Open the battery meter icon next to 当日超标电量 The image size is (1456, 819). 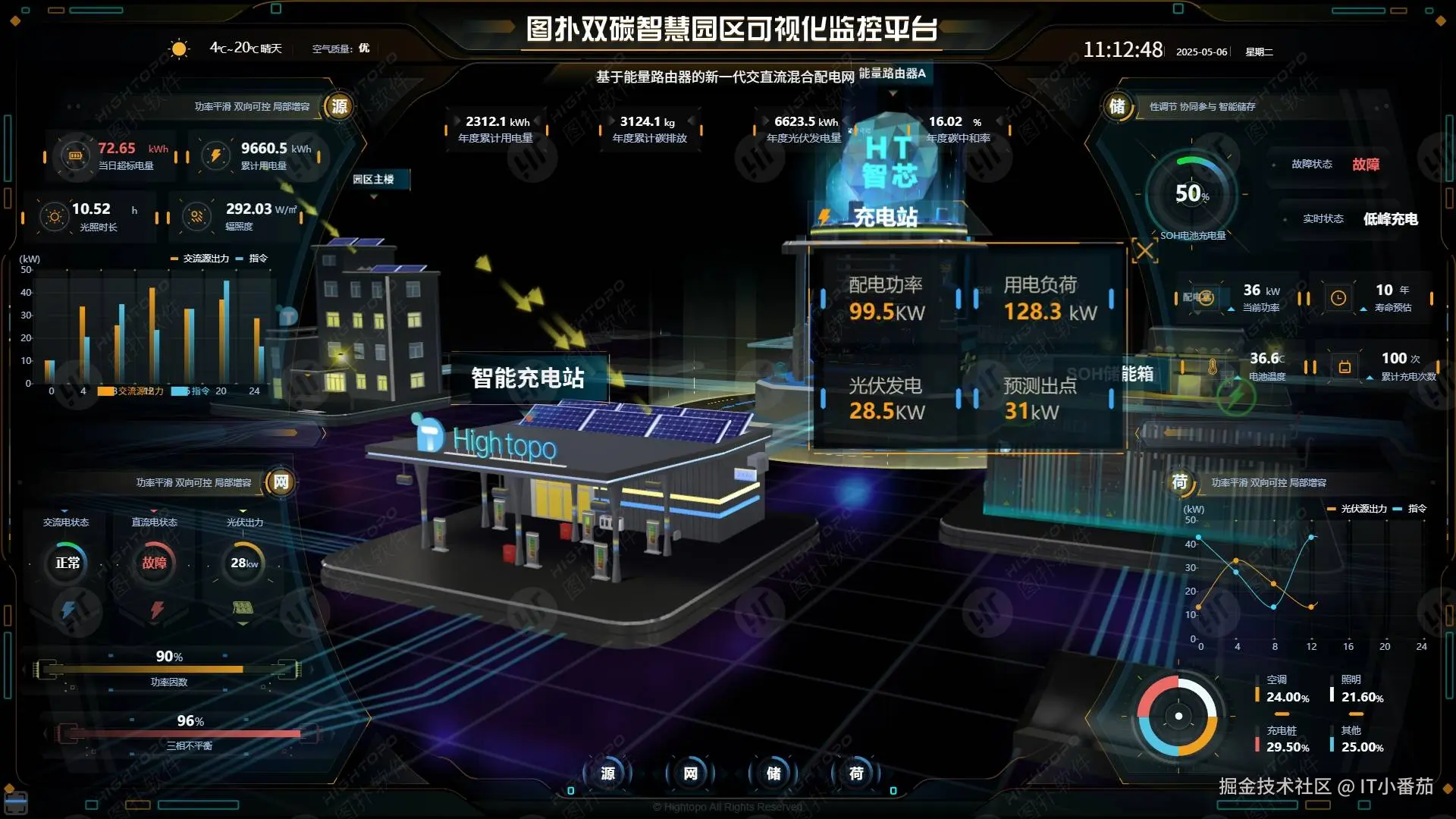(74, 155)
